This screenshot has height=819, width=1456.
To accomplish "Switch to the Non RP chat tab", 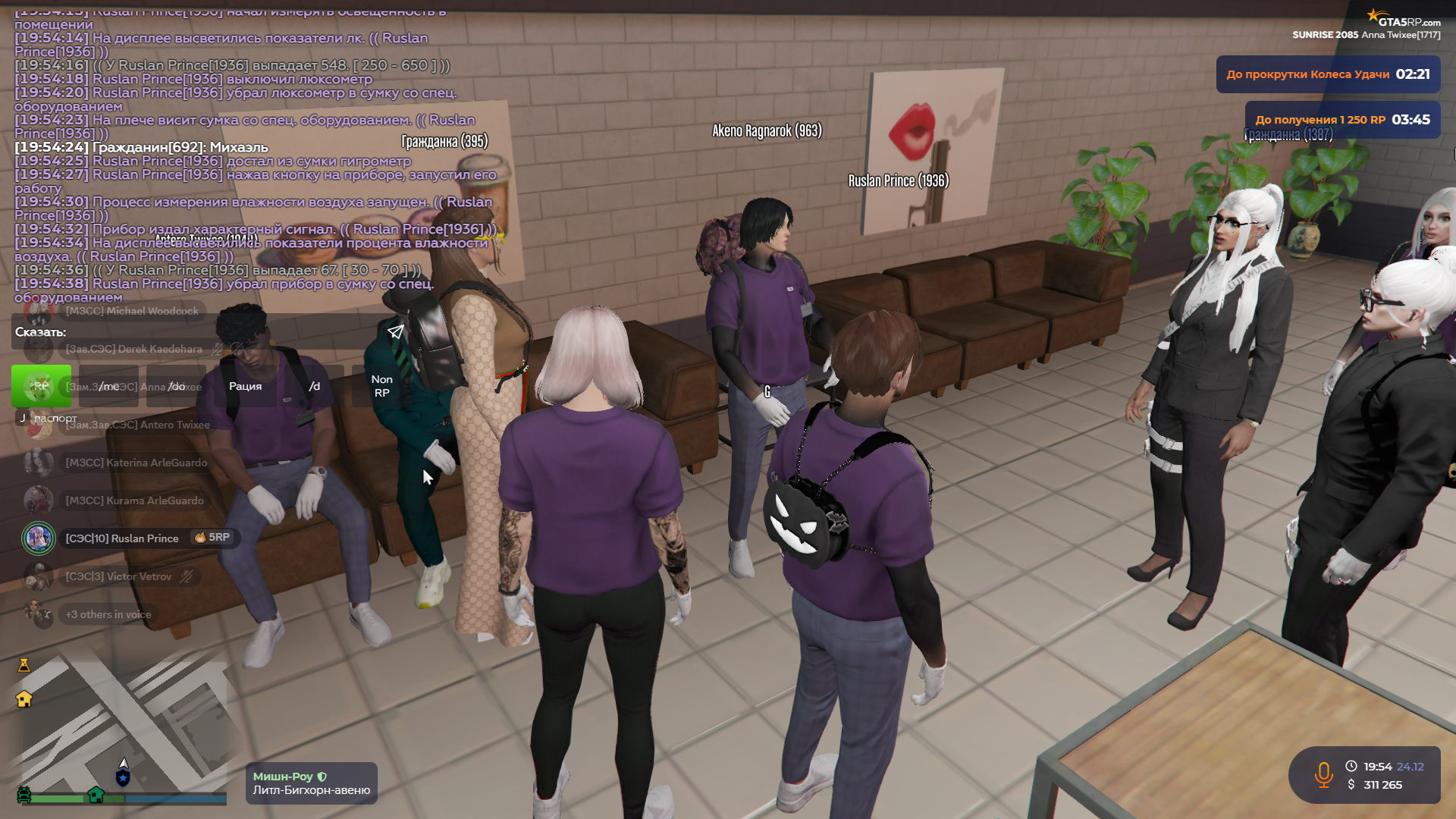I will click(381, 386).
